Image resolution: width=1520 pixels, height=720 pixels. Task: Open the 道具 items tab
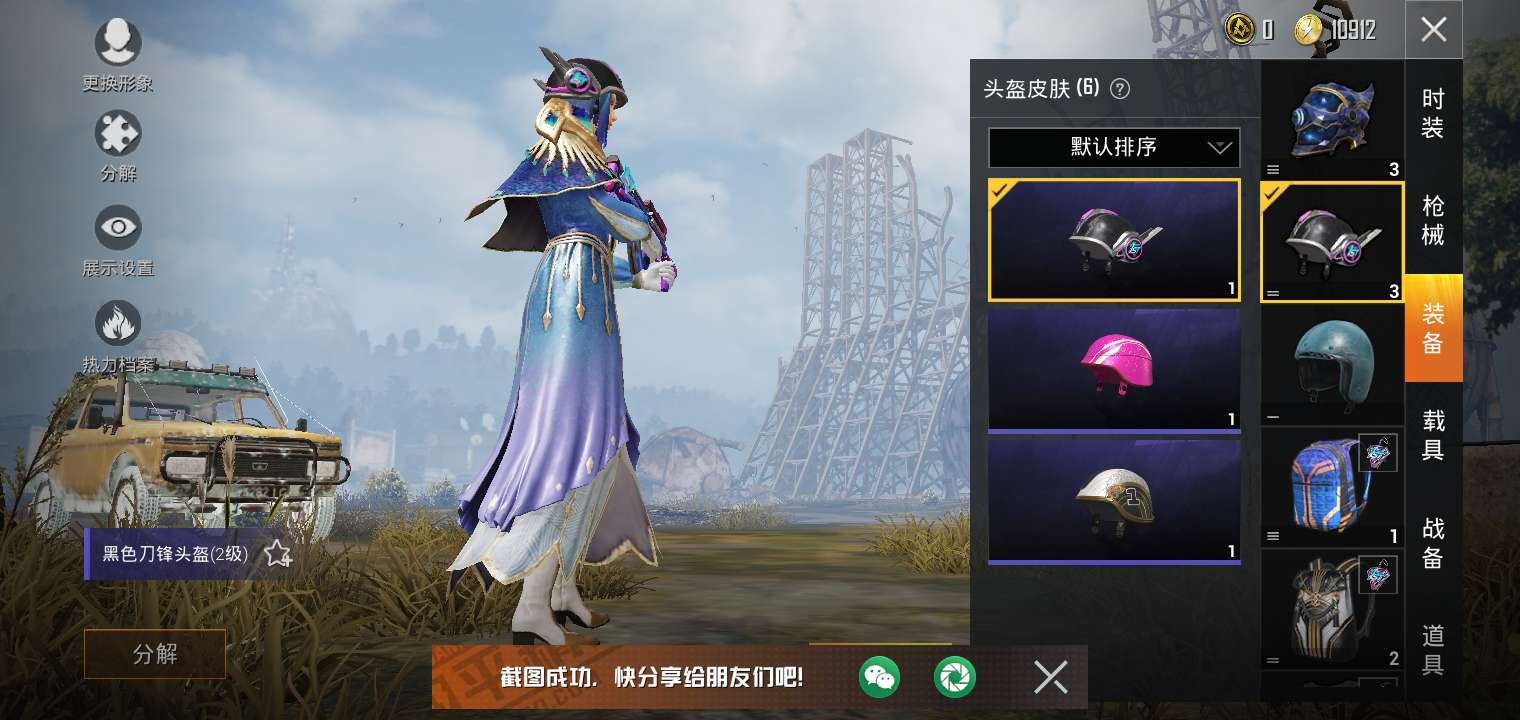click(x=1433, y=649)
